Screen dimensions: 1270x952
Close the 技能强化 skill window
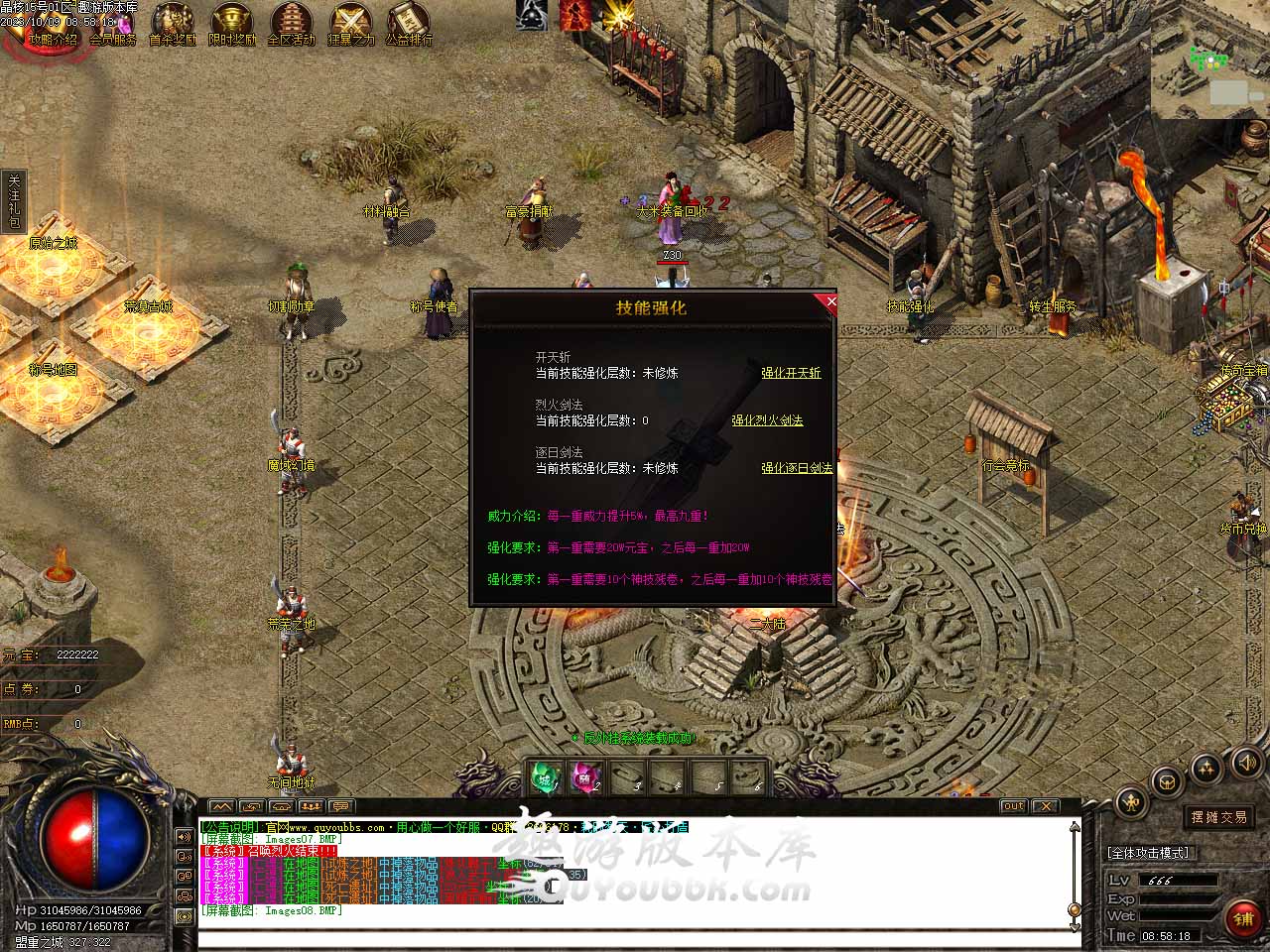tap(830, 301)
